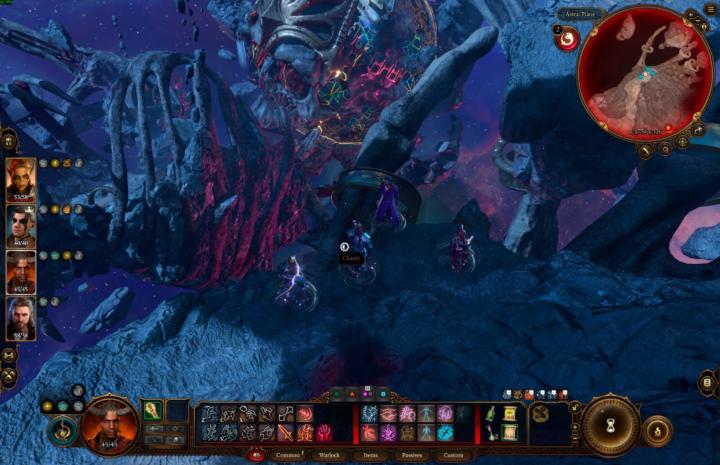The height and width of the screenshot is (465, 720).
Task: Click the hourglass end turn button
Action: tap(611, 425)
